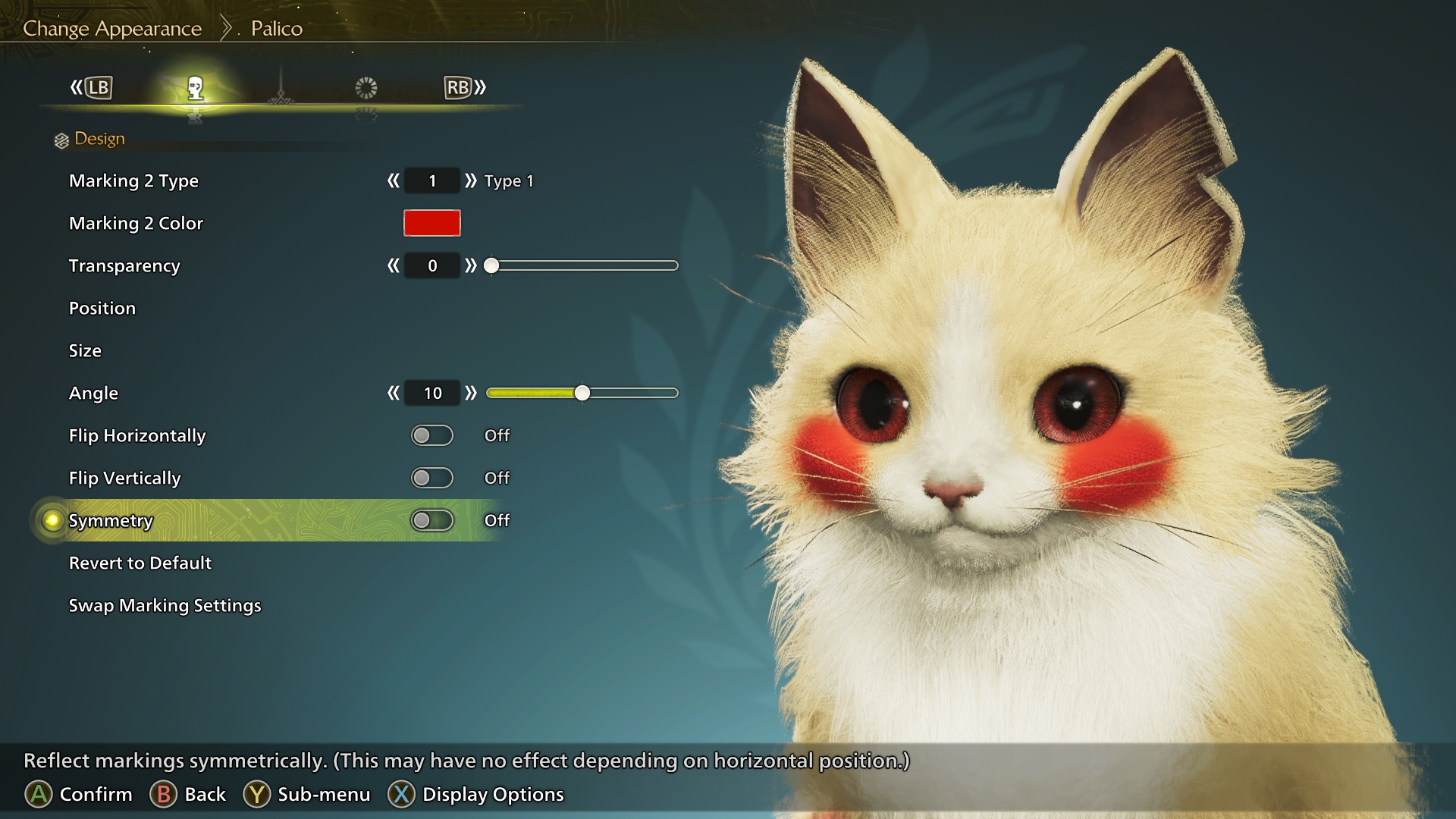Open the Position setting

[x=102, y=309]
